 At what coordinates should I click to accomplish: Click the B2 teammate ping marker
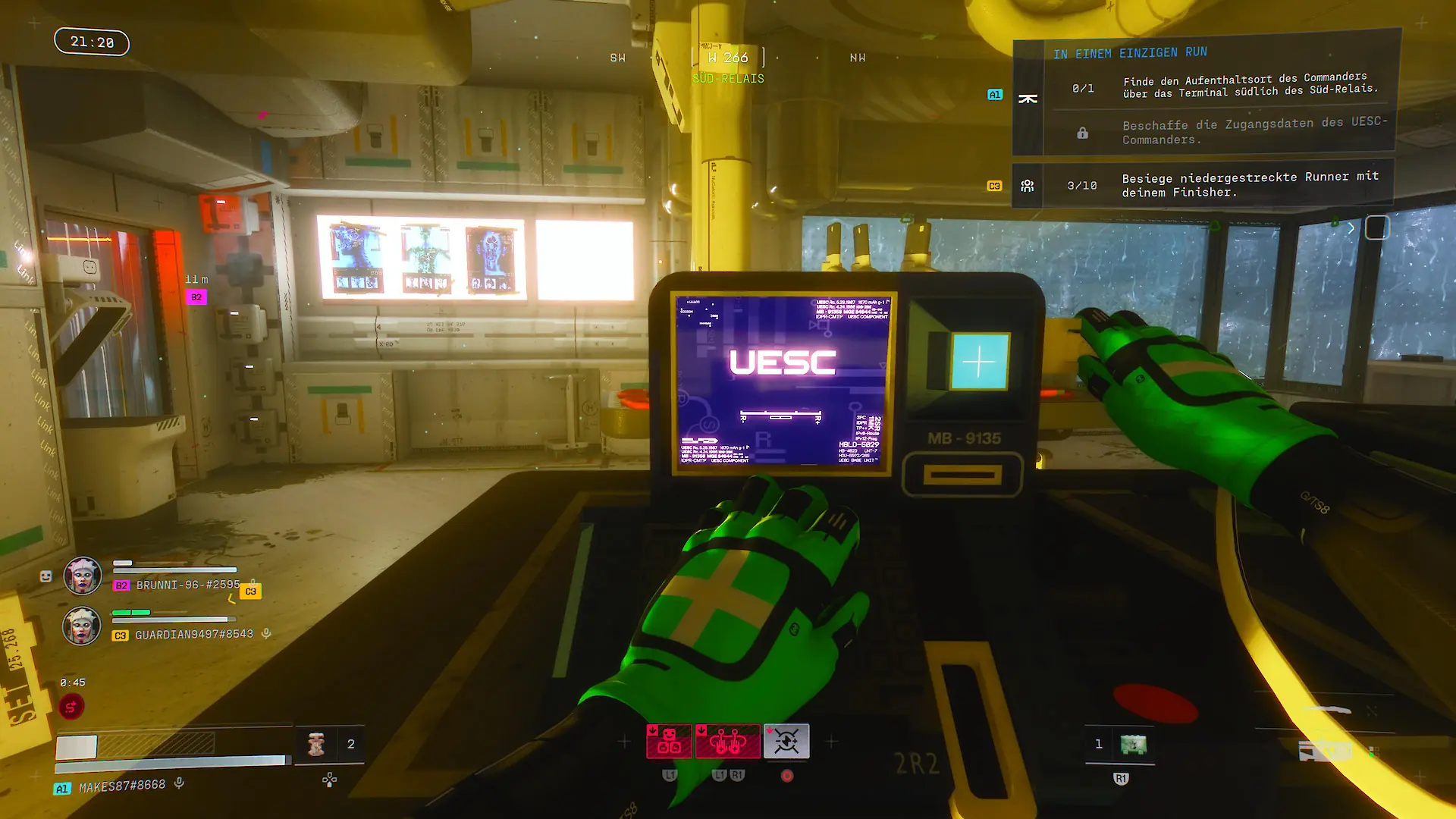pyautogui.click(x=196, y=297)
